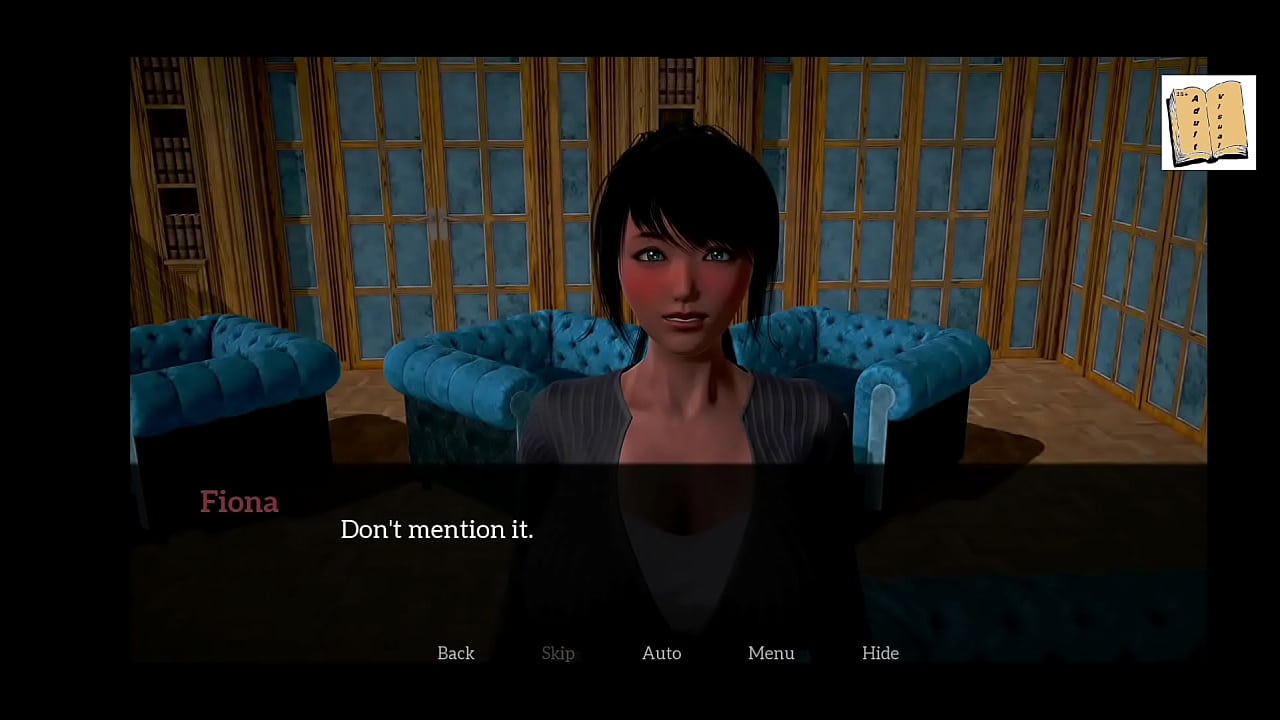Go Back to the previous dialogue line
The width and height of the screenshot is (1280, 720).
[456, 653]
